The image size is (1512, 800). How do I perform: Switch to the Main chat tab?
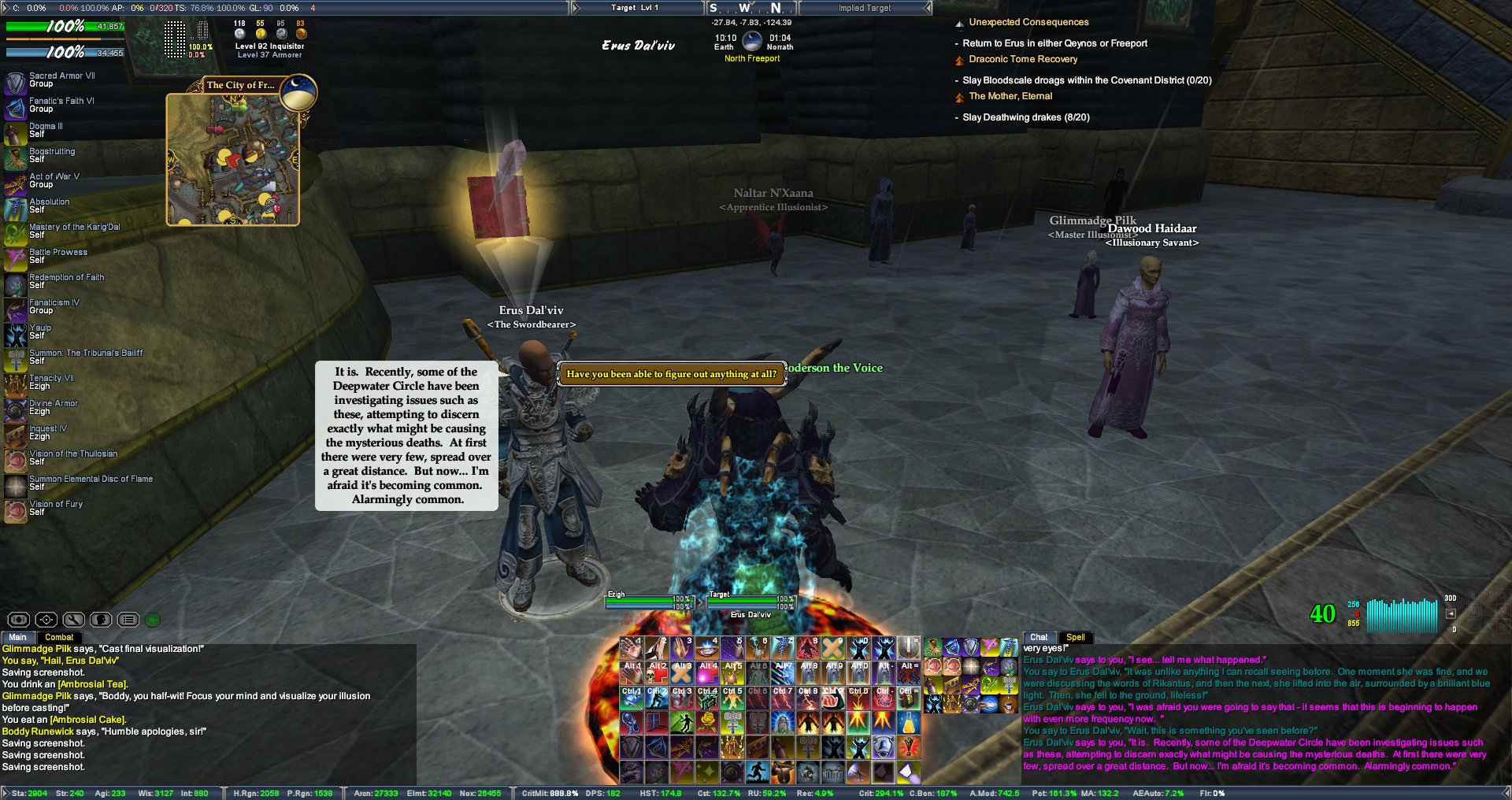17,637
